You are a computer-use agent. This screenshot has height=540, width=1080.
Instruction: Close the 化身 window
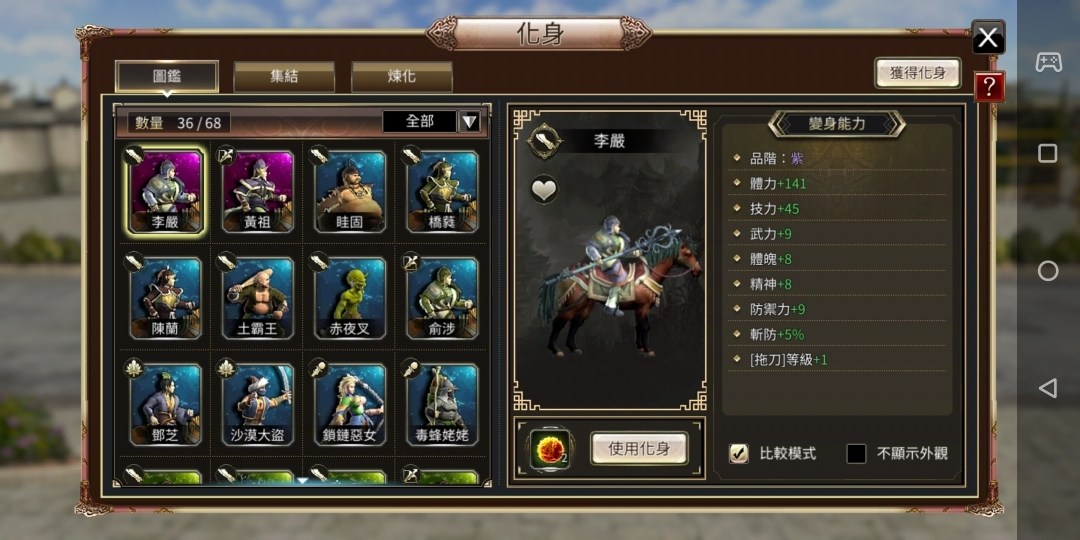[x=988, y=39]
